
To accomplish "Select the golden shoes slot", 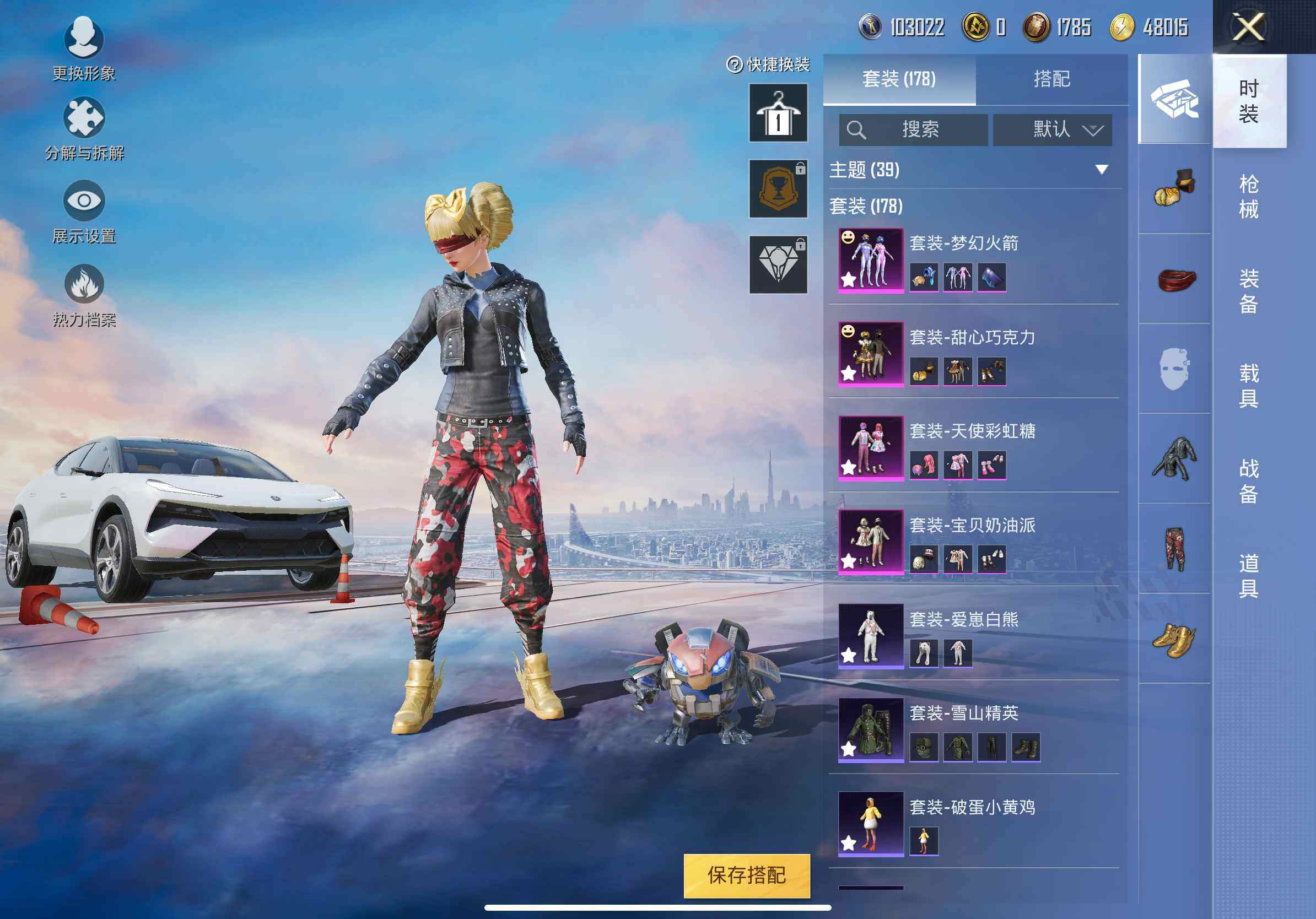I will point(1174,640).
